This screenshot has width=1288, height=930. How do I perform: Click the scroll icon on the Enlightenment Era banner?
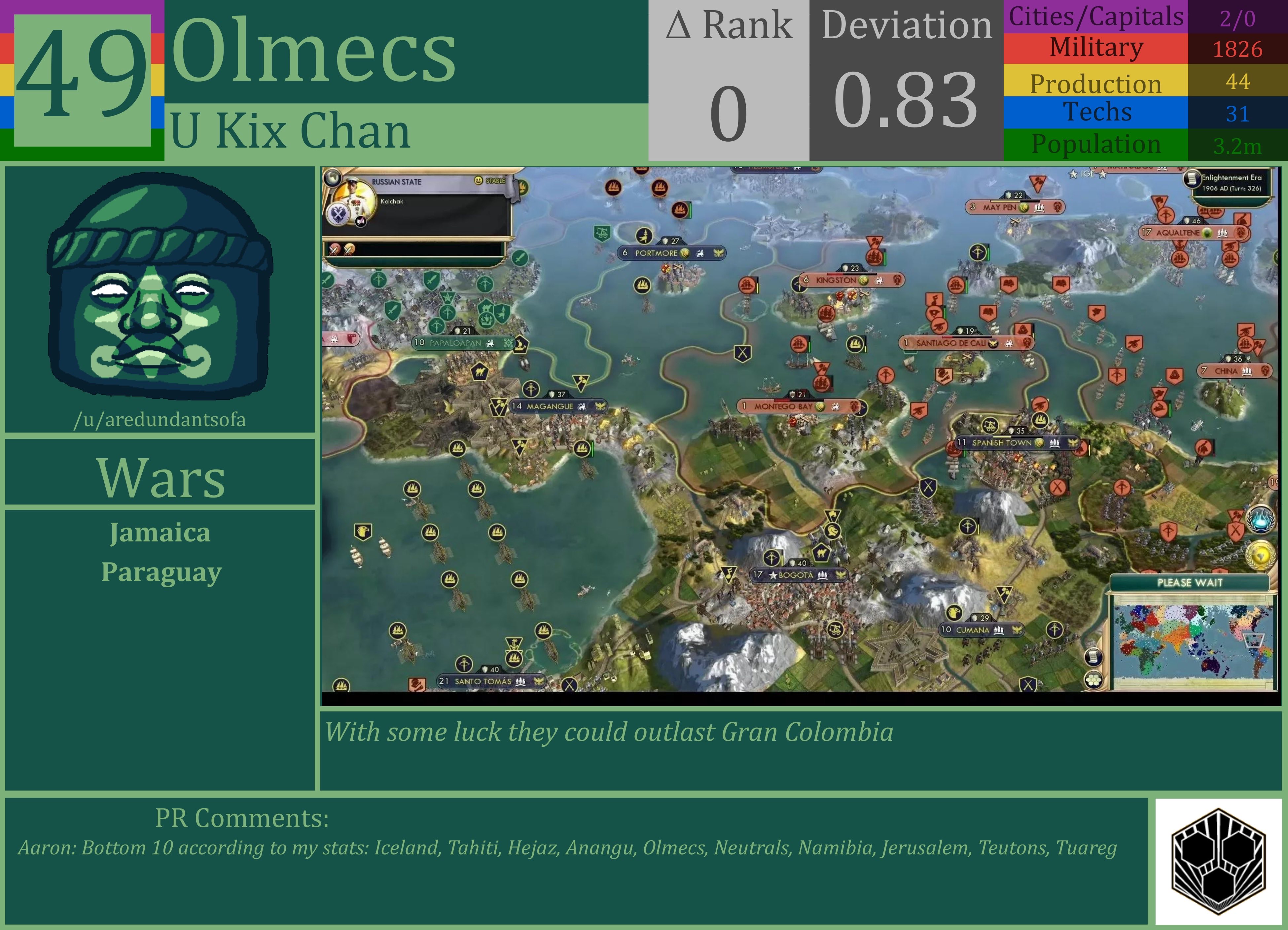(x=1193, y=179)
